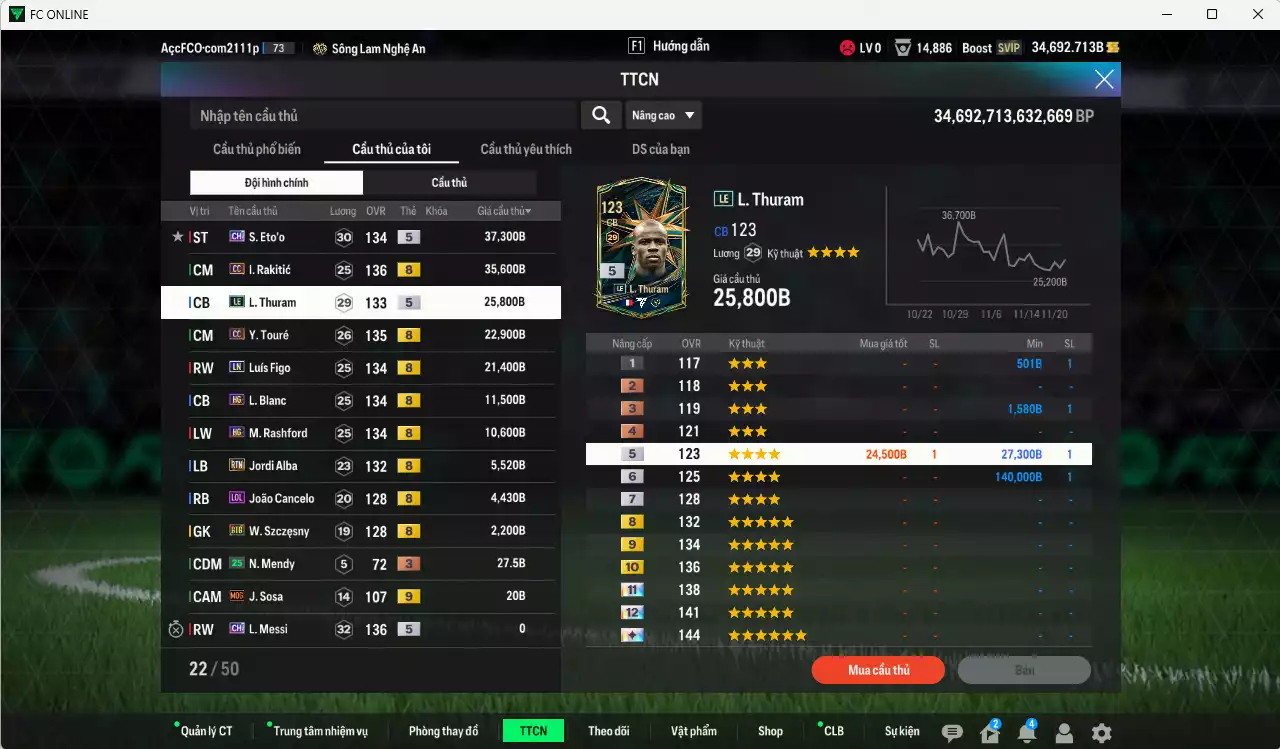Switch to the Cầu thủ yêu thích tab

point(524,149)
